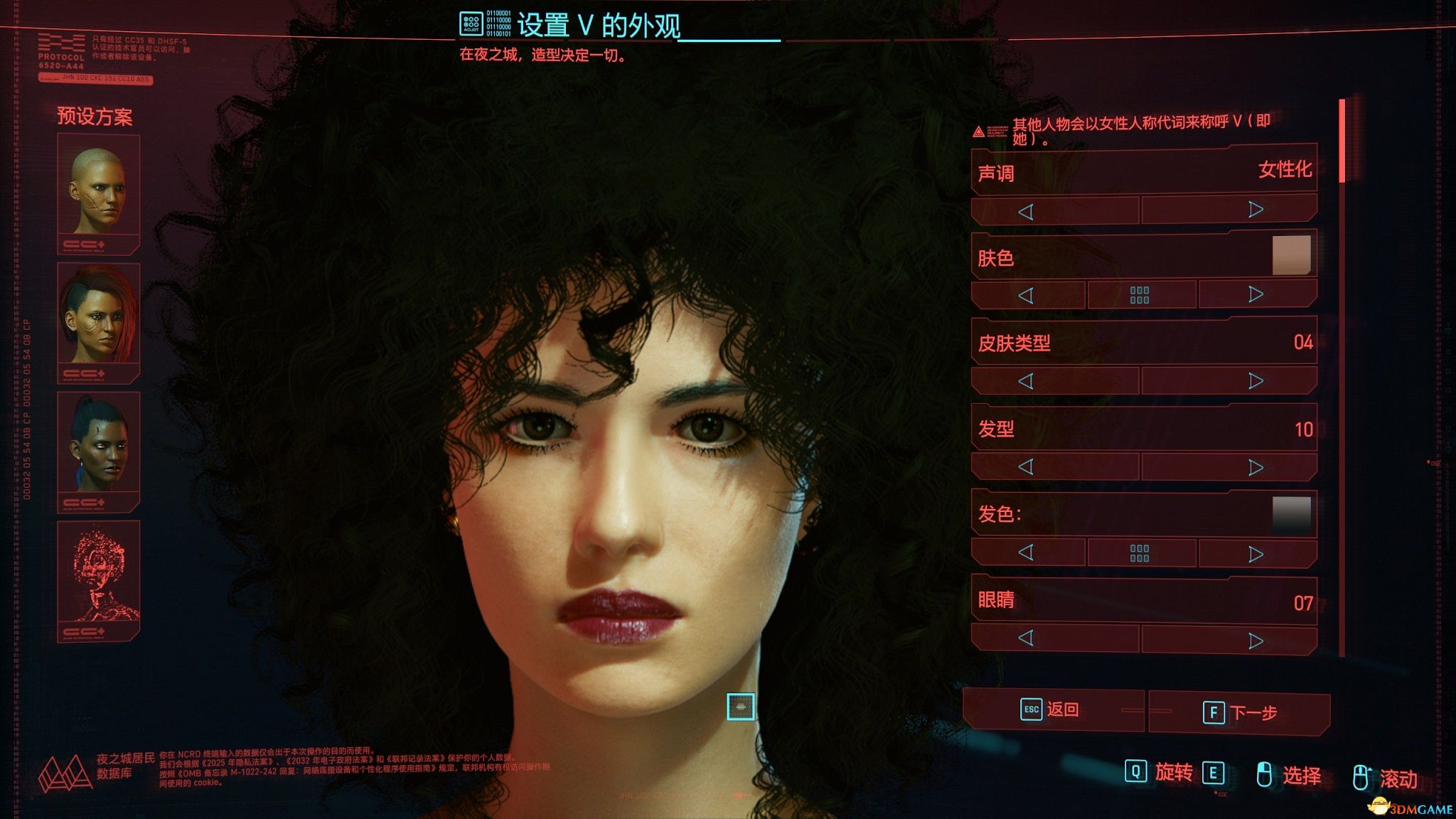
Task: Open the 发色 hair color grid
Action: (1140, 553)
